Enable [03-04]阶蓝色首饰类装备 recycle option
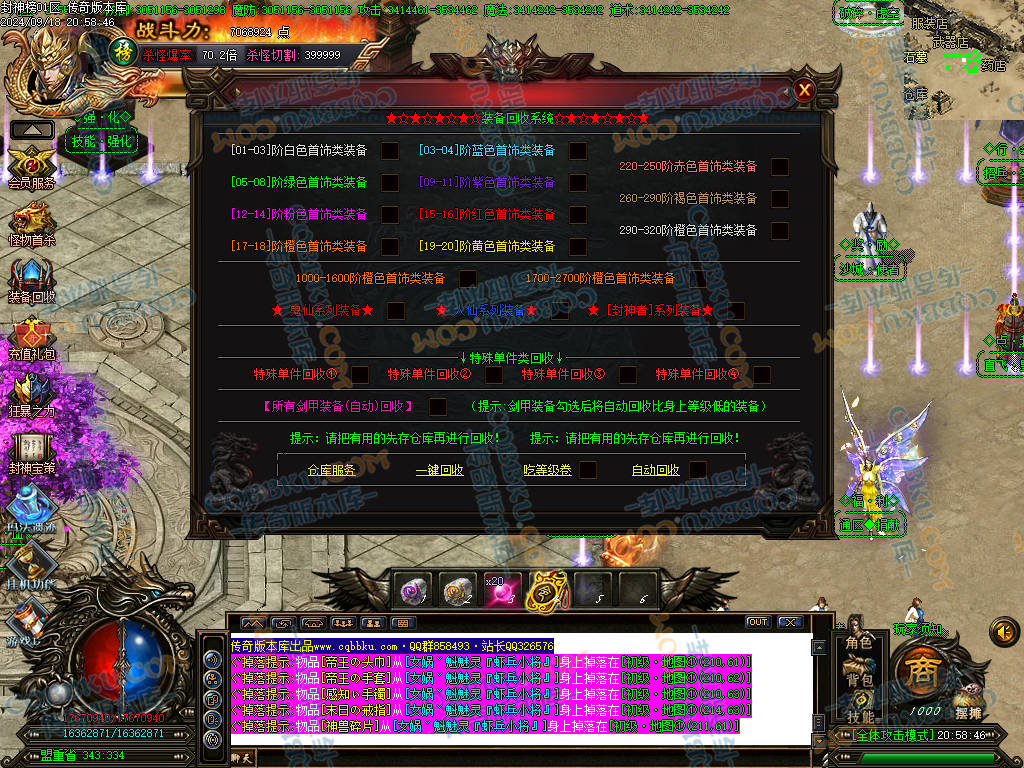This screenshot has width=1024, height=768. (x=578, y=151)
